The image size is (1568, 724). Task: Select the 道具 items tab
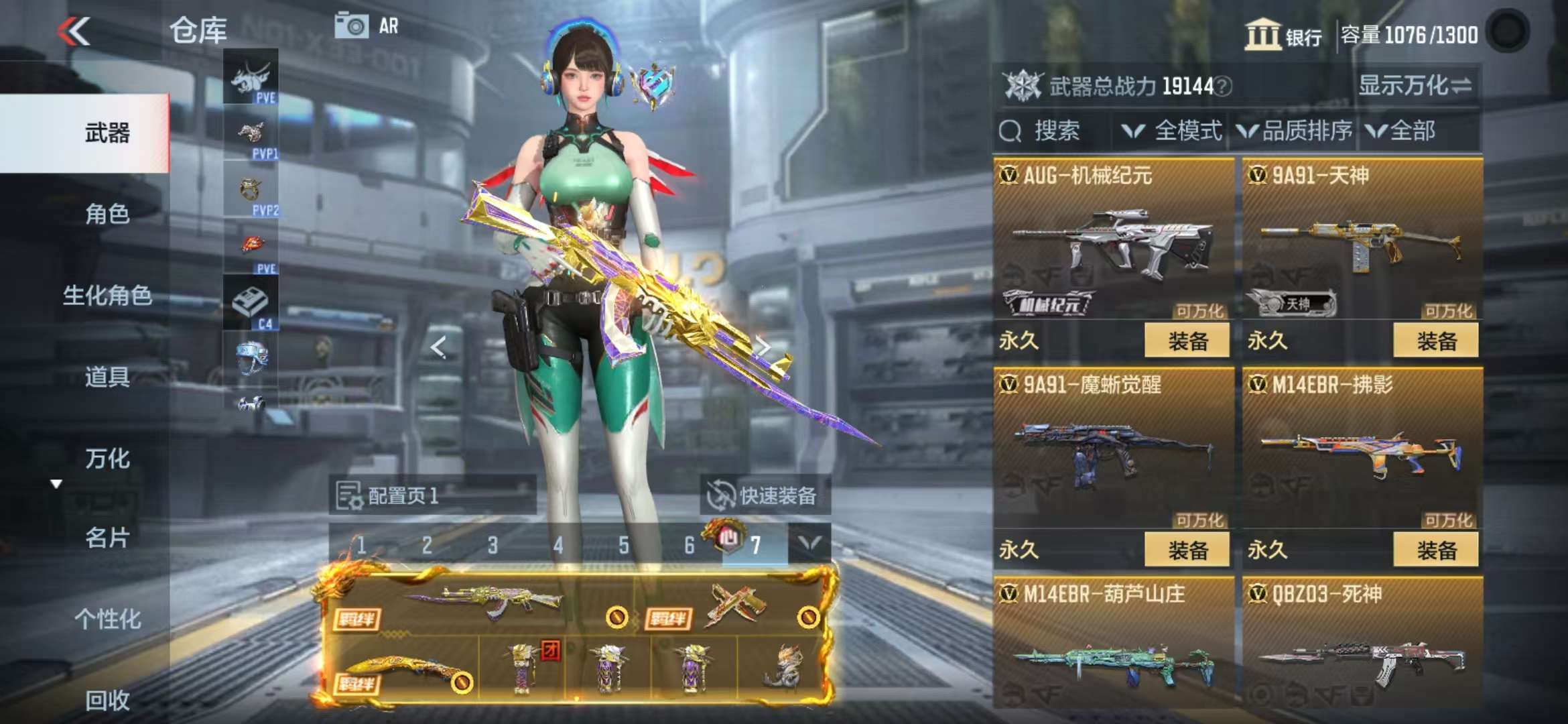(x=107, y=377)
